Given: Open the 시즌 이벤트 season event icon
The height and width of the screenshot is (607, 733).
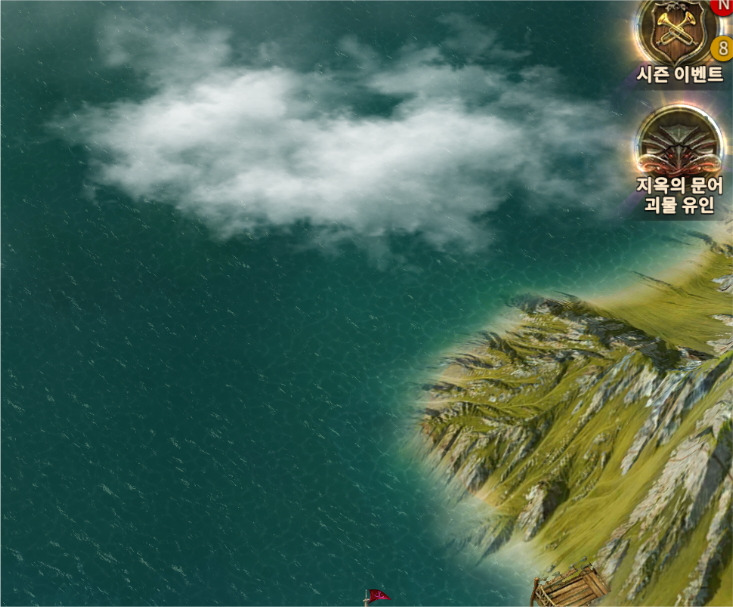Looking at the screenshot, I should point(678,33).
